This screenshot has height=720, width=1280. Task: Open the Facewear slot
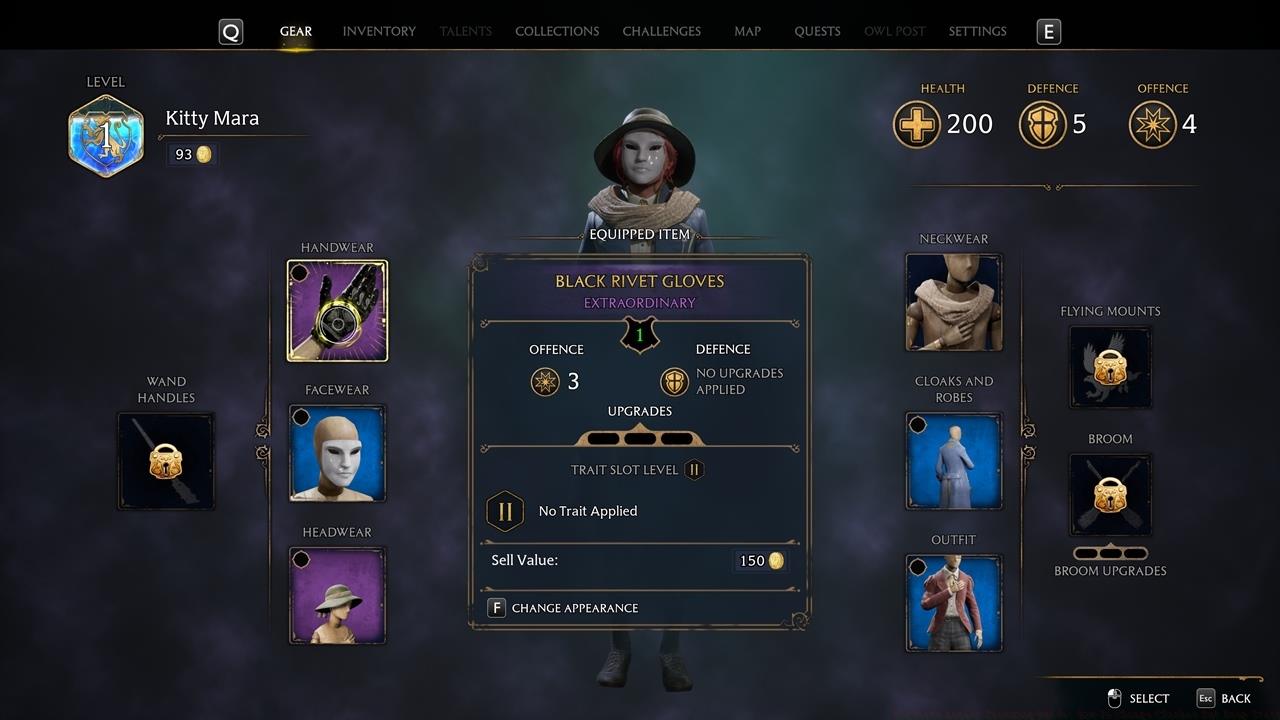pos(337,453)
